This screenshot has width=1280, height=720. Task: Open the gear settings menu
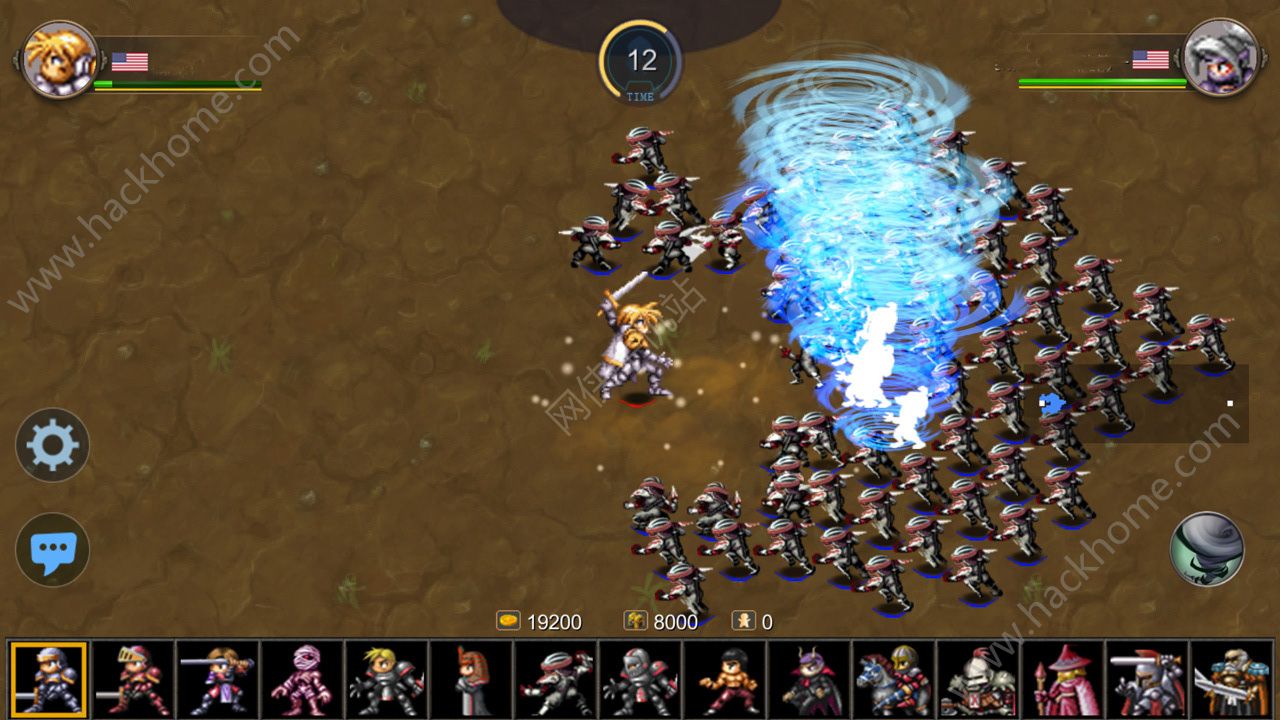(x=52, y=445)
